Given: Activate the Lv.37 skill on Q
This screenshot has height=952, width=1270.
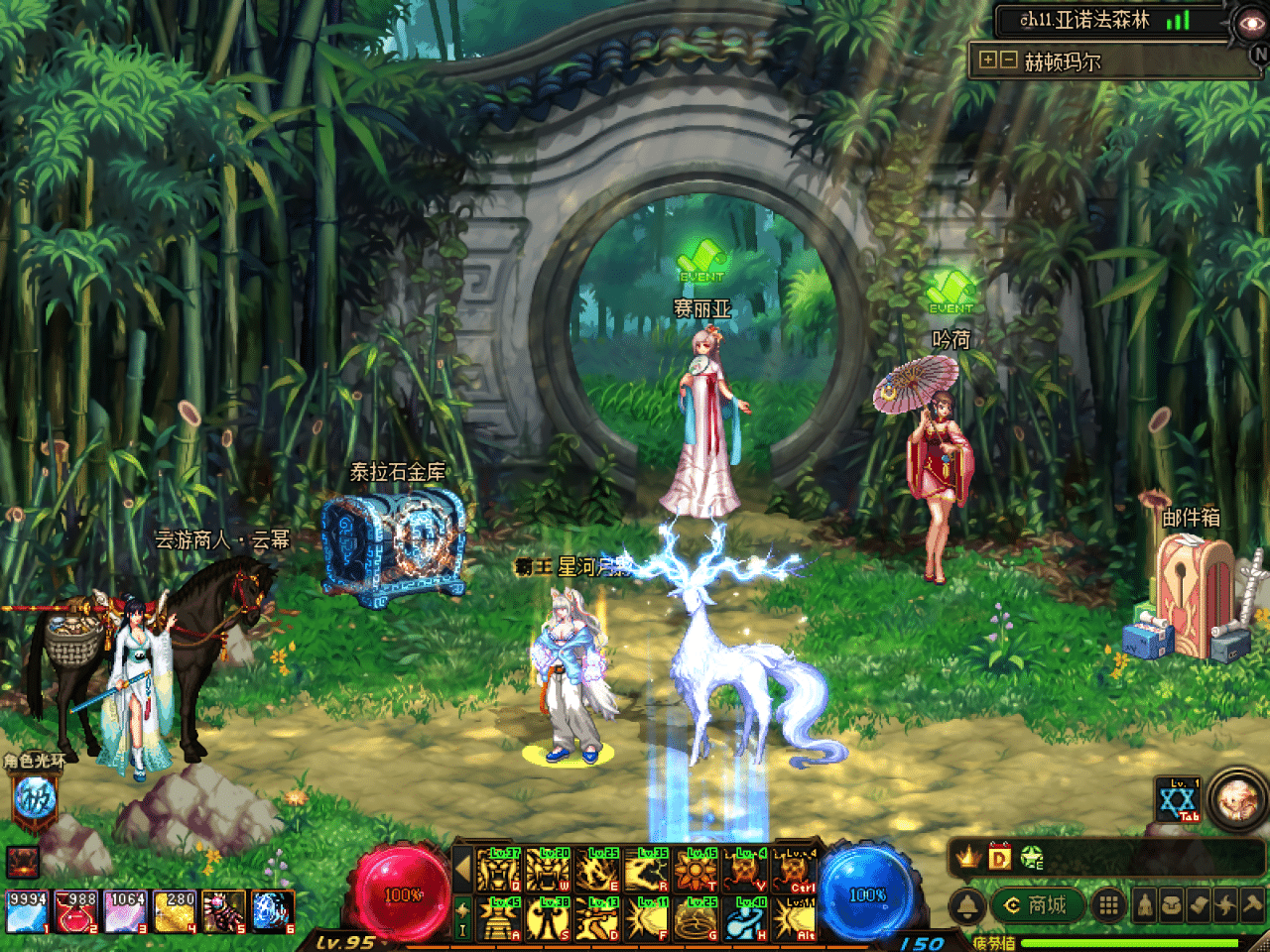Looking at the screenshot, I should 499,871.
